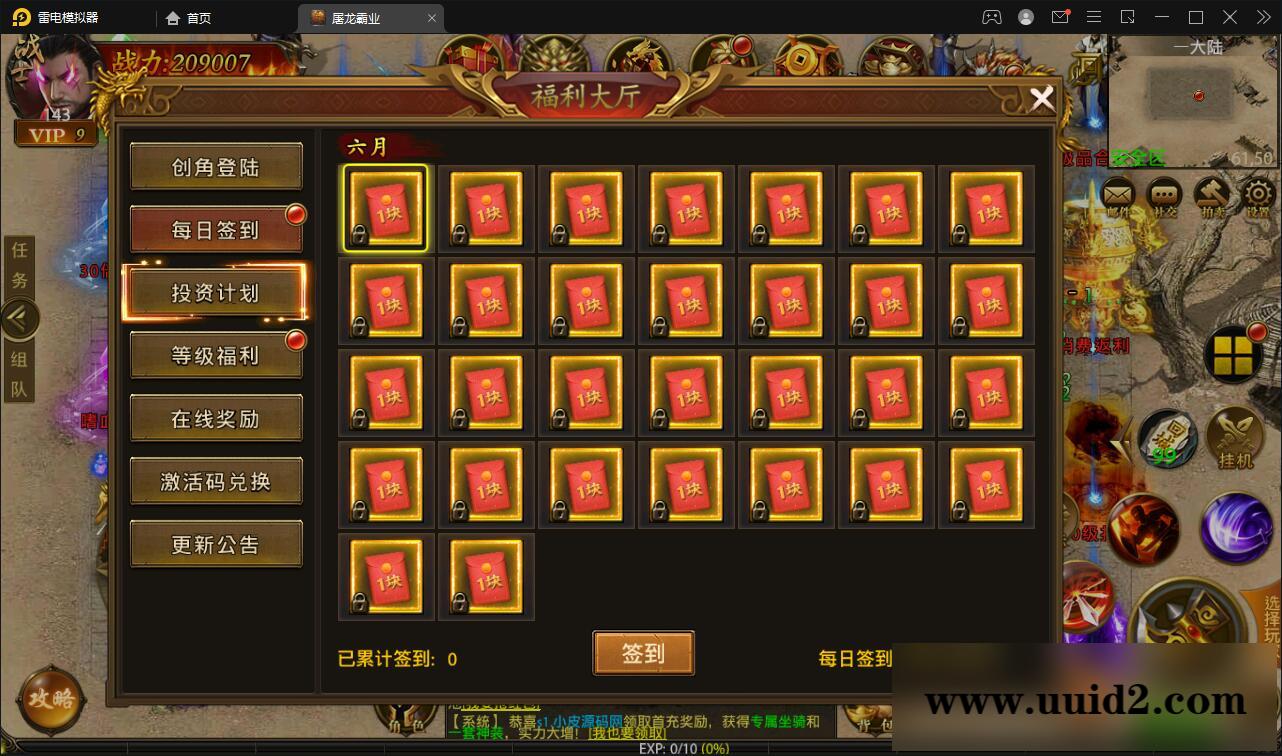Select the highlighted 1块 red envelope

click(386, 207)
